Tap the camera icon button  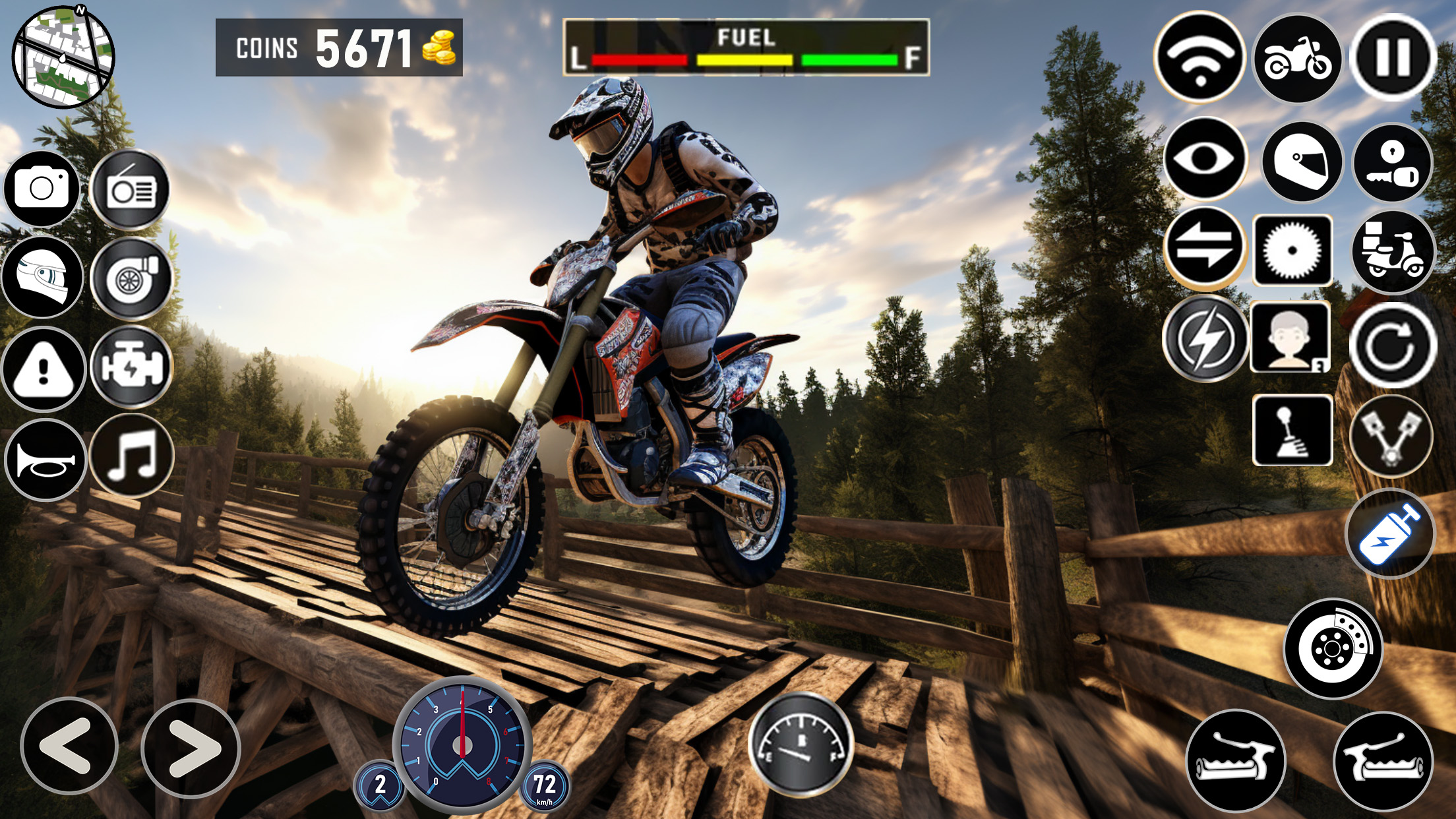(42, 189)
